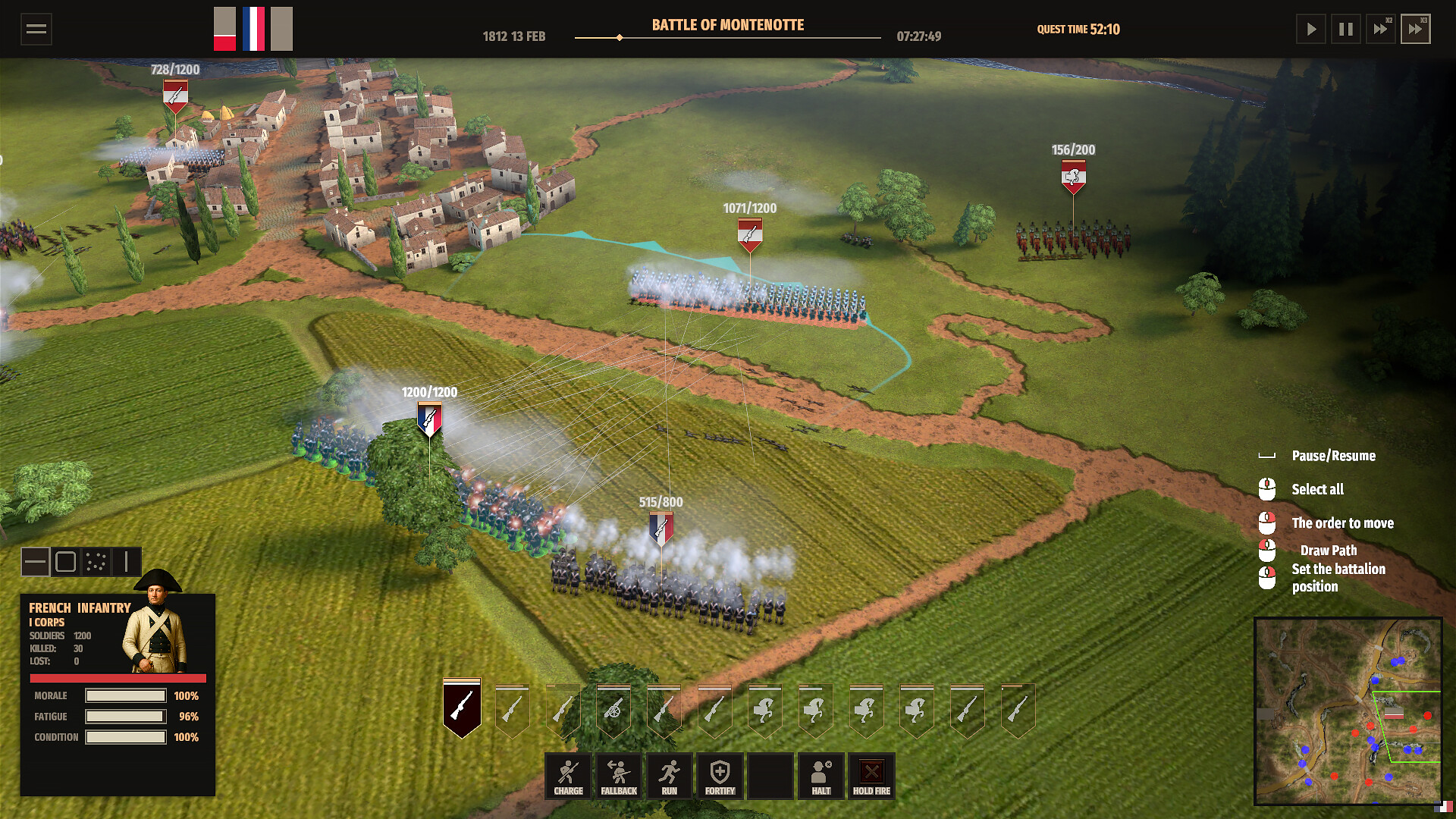The width and height of the screenshot is (1456, 819).
Task: Select the 515/800 French unit banner
Action: coord(661,528)
